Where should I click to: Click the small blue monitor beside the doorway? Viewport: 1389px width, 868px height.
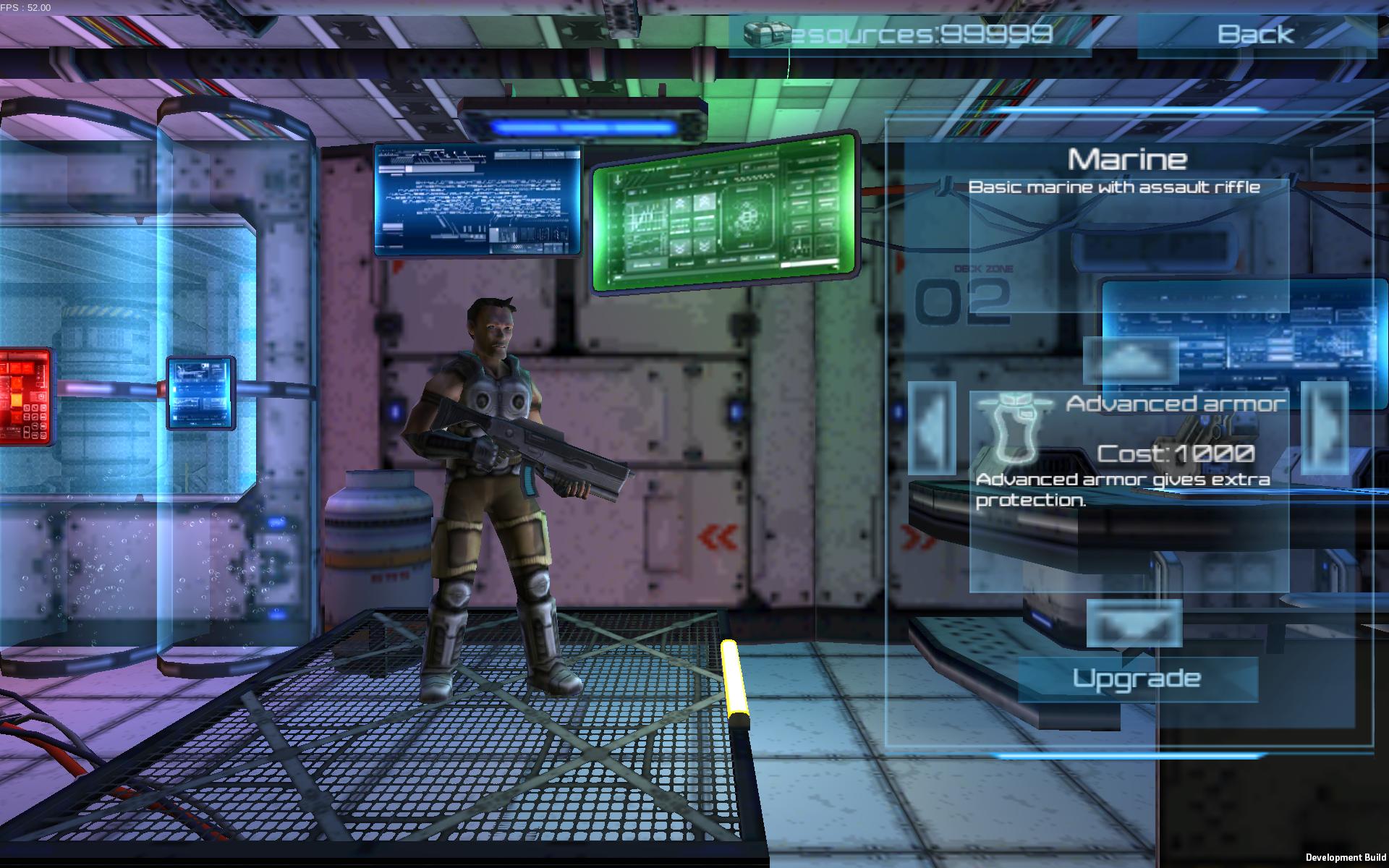coord(200,393)
